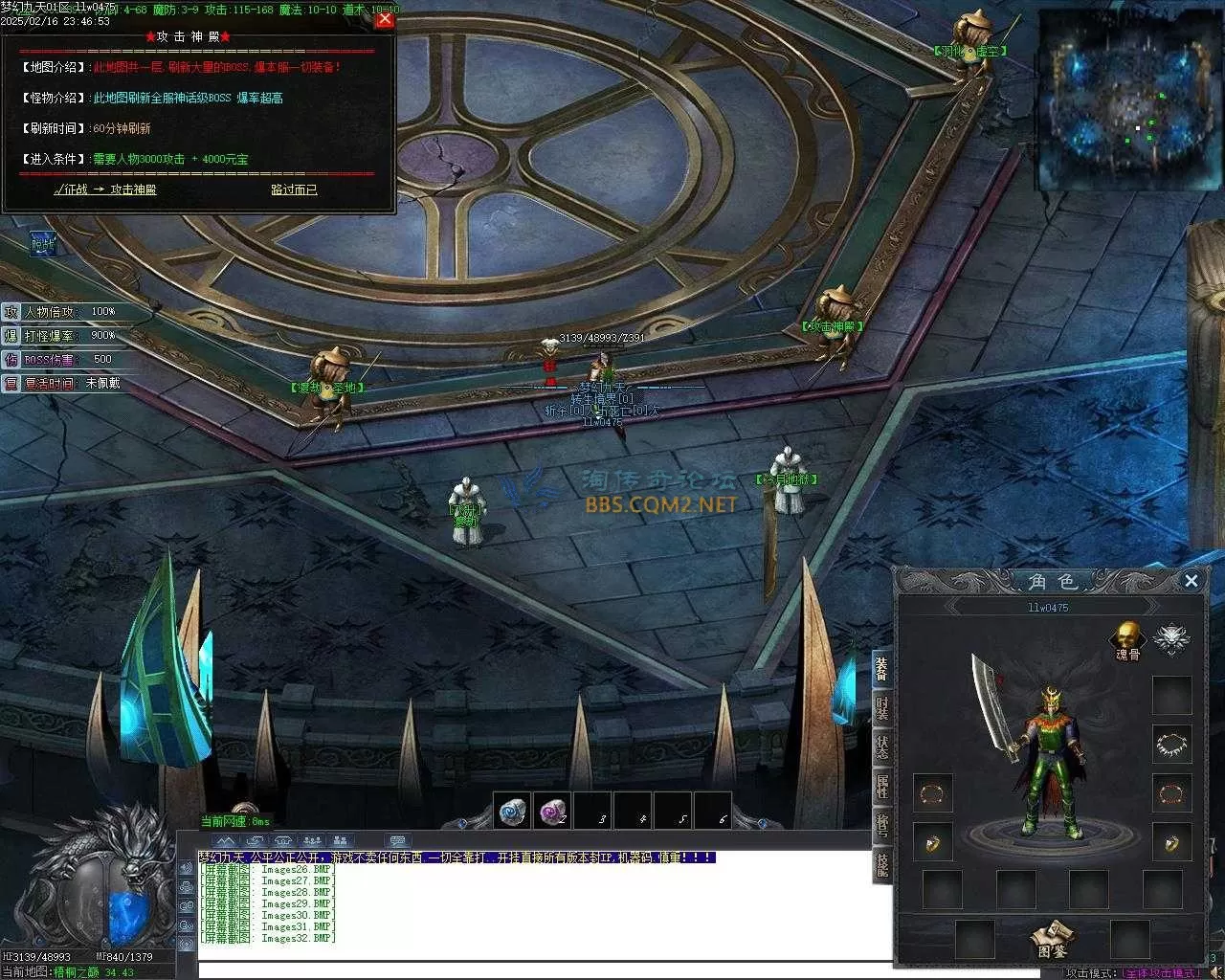The width and height of the screenshot is (1225, 980).
Task: Switch to the 时装 tab
Action: pyautogui.click(x=881, y=710)
